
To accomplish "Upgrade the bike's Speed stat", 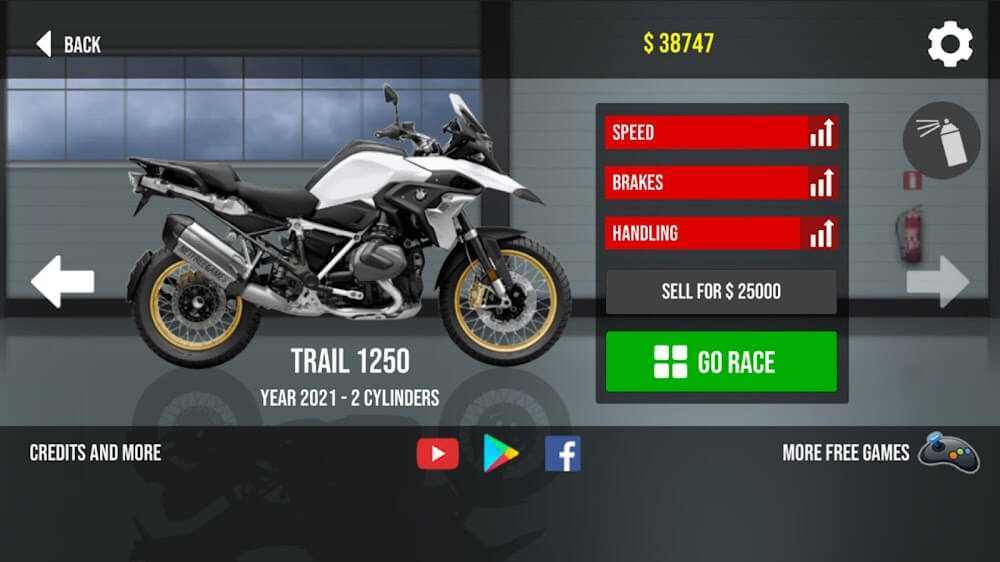I will tap(822, 133).
